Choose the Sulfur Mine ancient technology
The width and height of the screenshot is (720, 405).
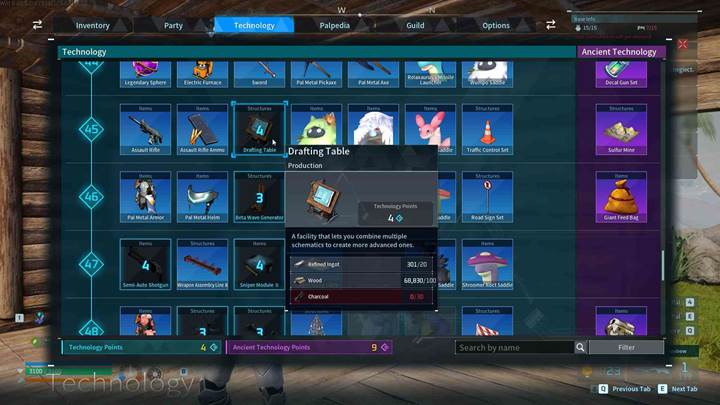point(621,130)
